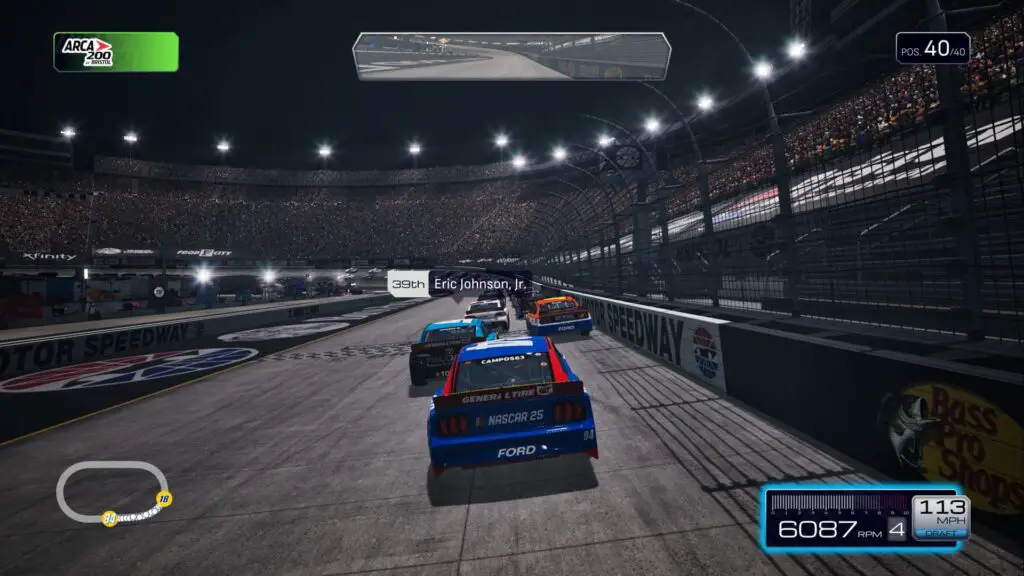
Task: Click the car 18 marker on the minimap
Action: pyautogui.click(x=164, y=499)
